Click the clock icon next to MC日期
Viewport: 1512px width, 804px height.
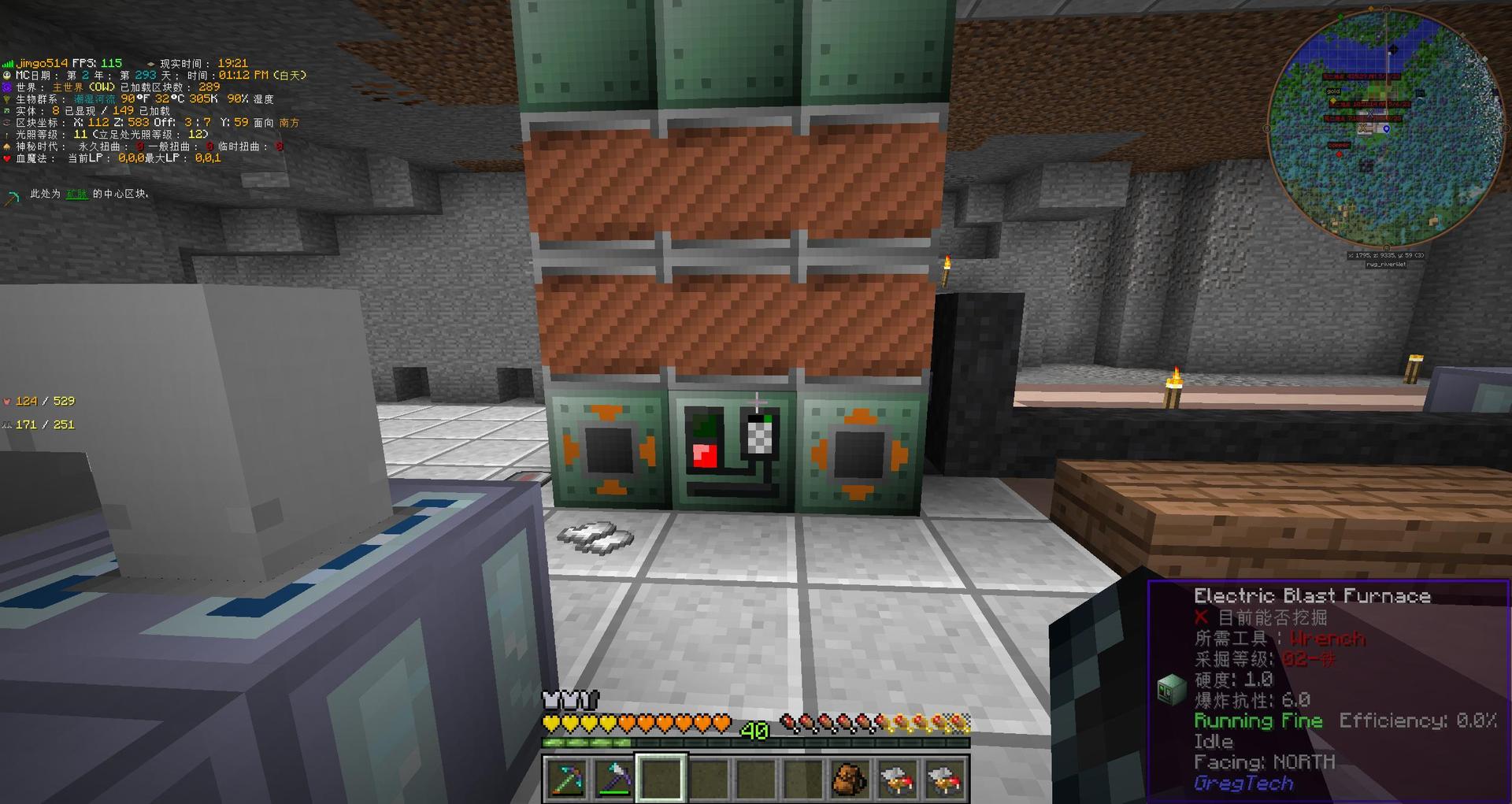coord(8,74)
